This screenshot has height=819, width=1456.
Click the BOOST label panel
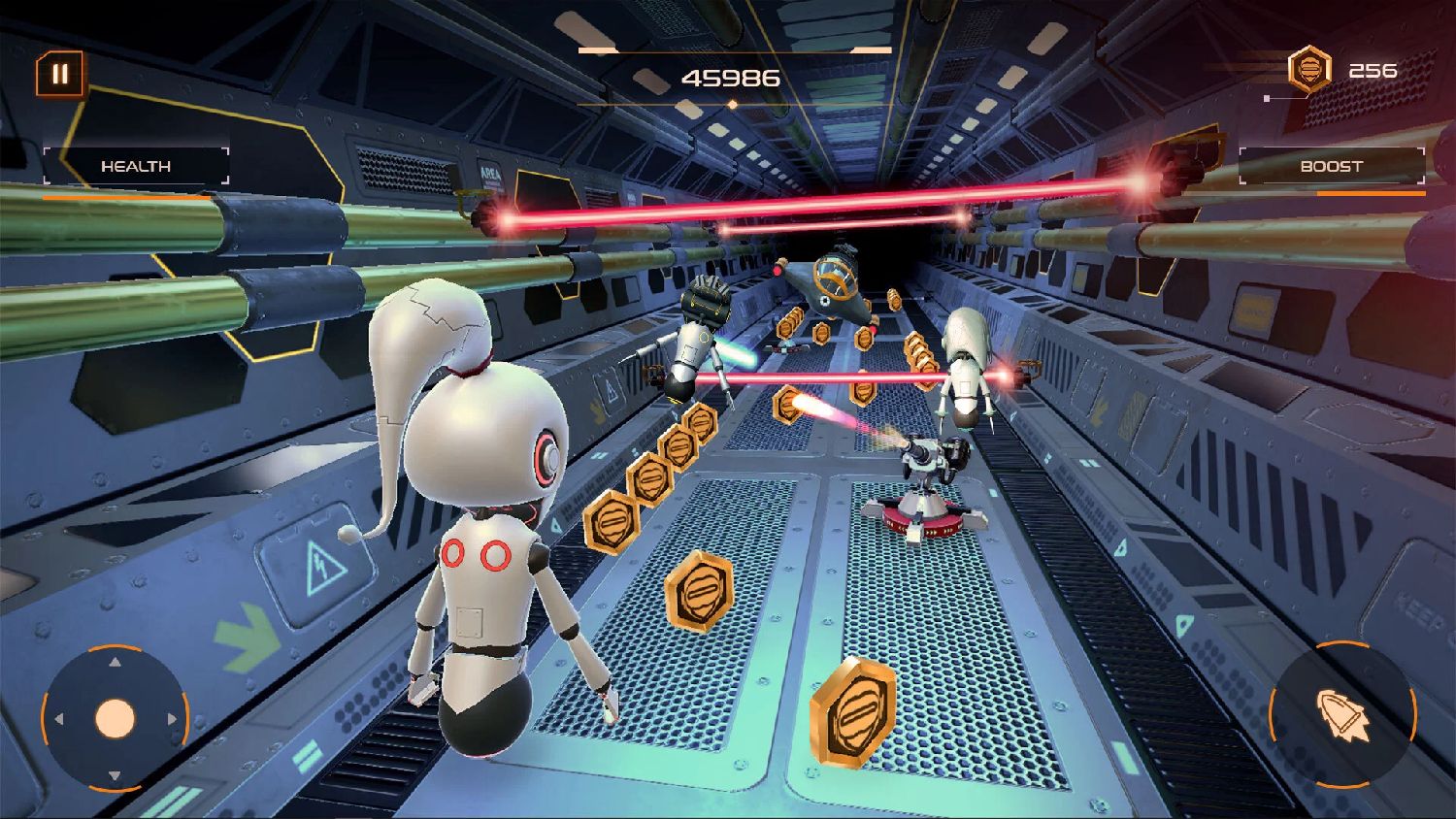pyautogui.click(x=1331, y=166)
